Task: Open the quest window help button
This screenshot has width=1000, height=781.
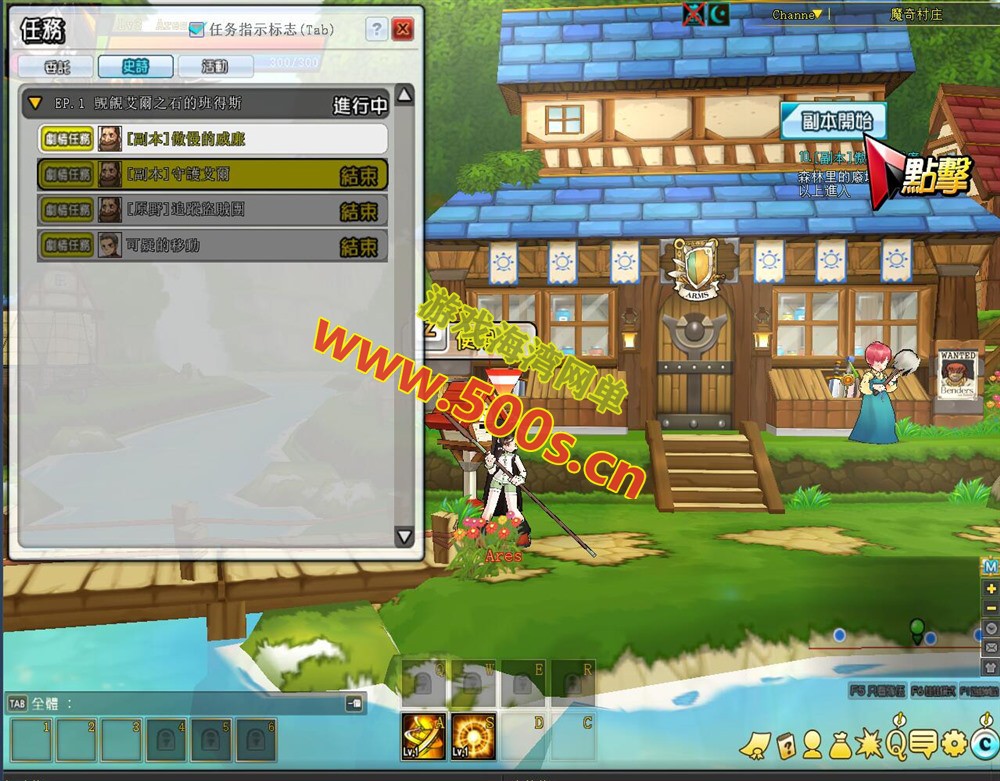Action: pos(376,29)
